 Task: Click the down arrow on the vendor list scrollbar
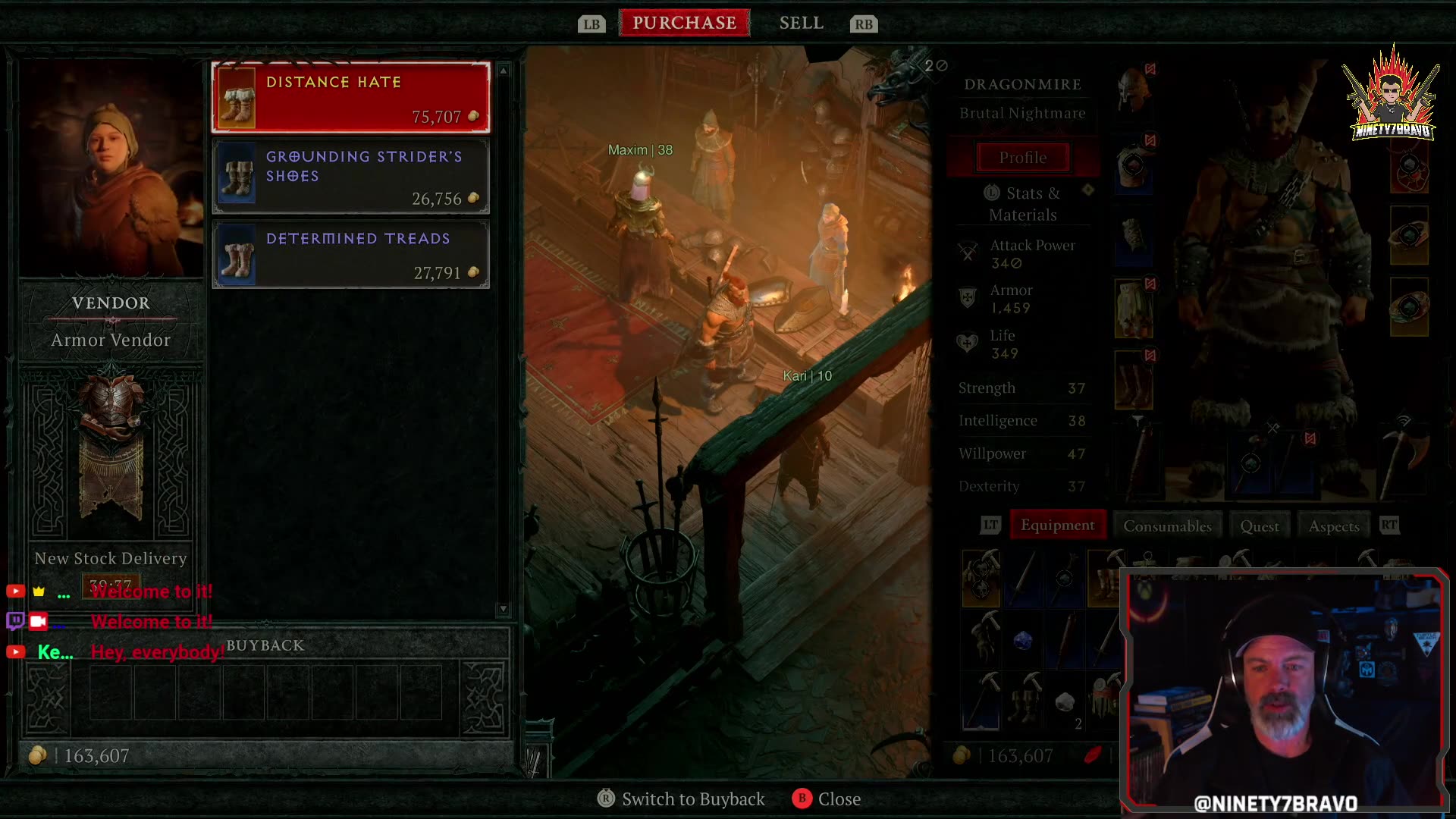pos(502,607)
